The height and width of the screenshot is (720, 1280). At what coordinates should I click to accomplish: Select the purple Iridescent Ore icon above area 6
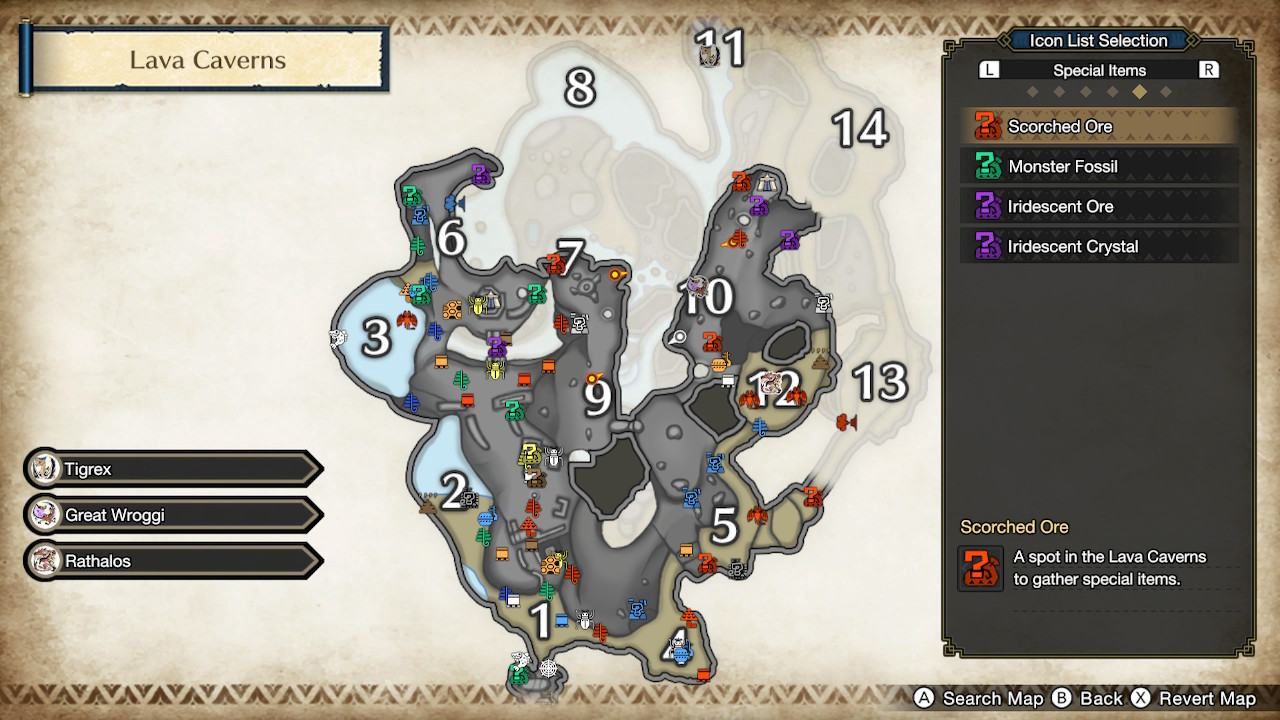pos(480,173)
